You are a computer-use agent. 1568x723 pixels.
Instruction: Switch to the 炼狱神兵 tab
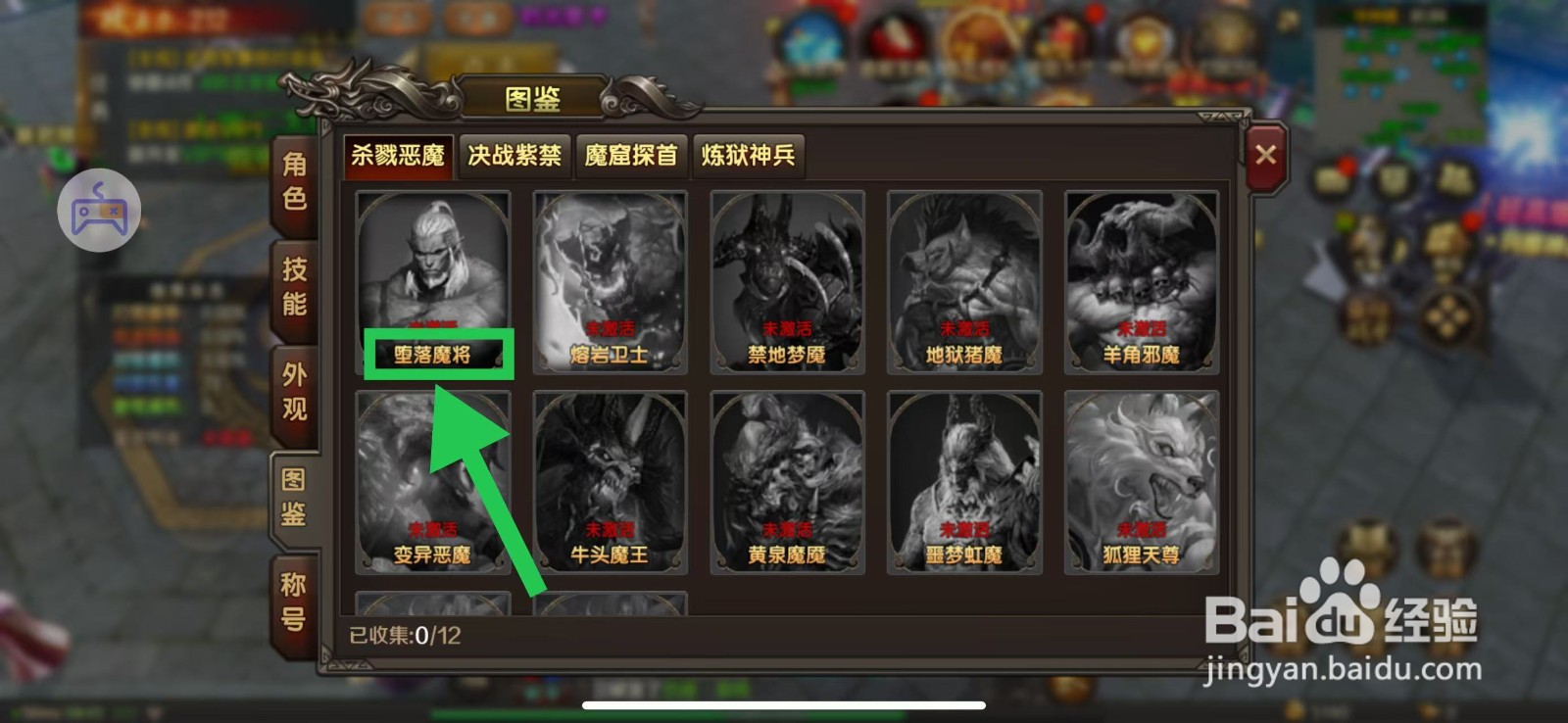tap(750, 156)
